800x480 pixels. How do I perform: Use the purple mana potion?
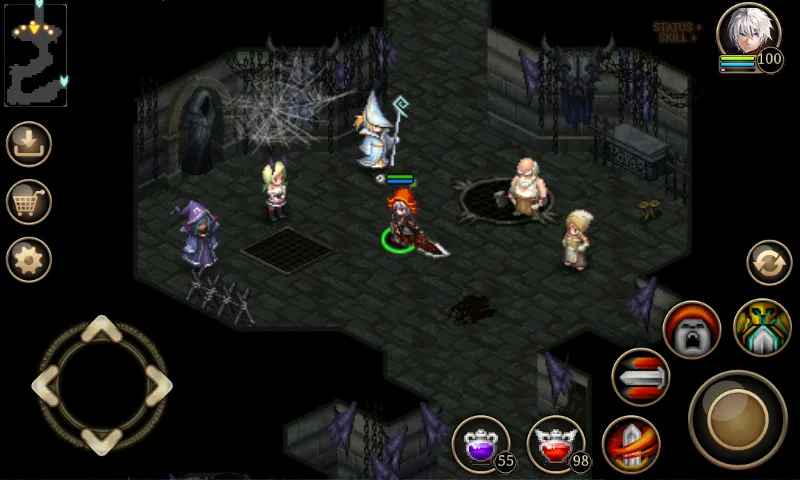[482, 443]
